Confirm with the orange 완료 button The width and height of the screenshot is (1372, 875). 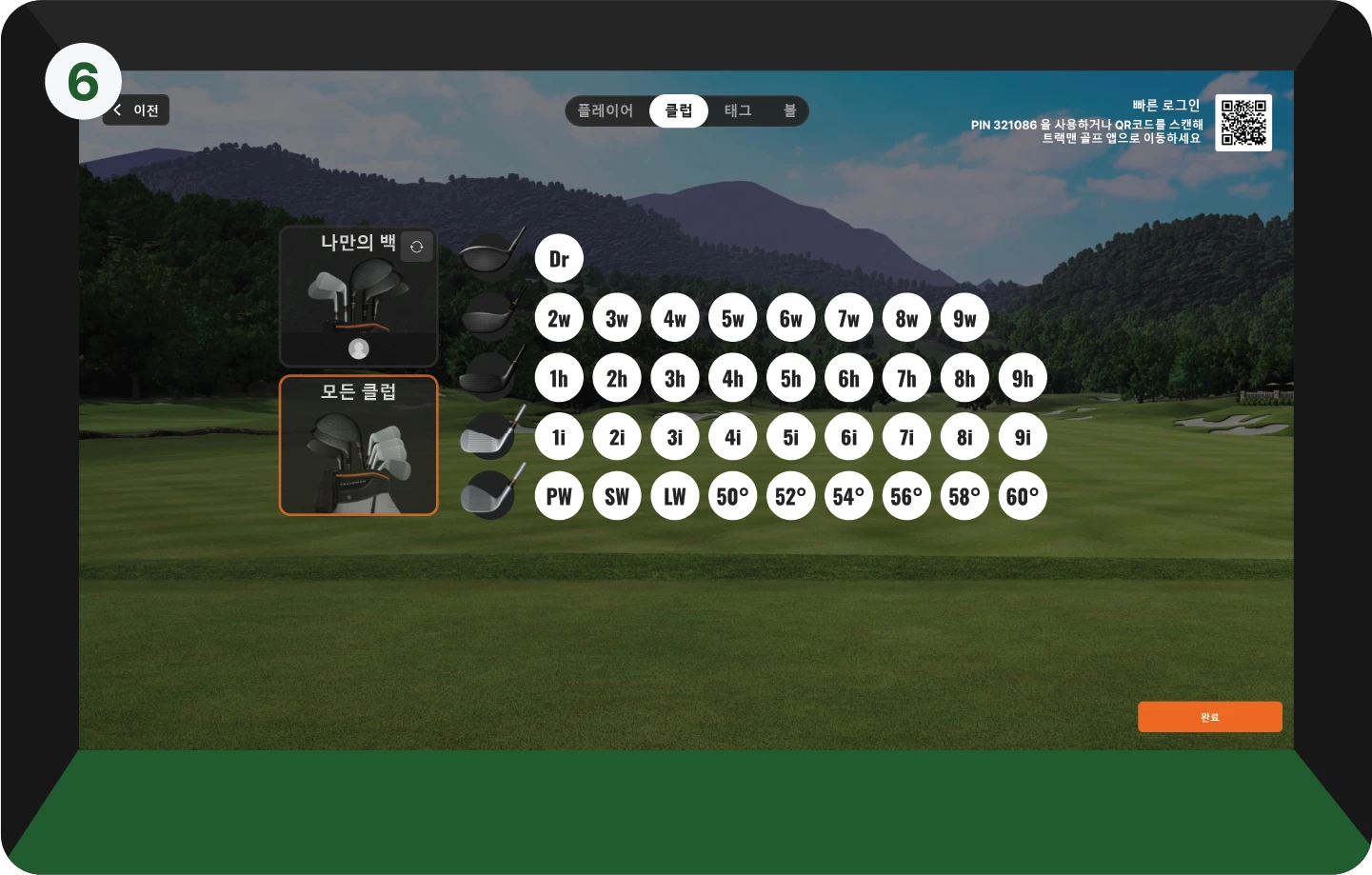click(1209, 717)
